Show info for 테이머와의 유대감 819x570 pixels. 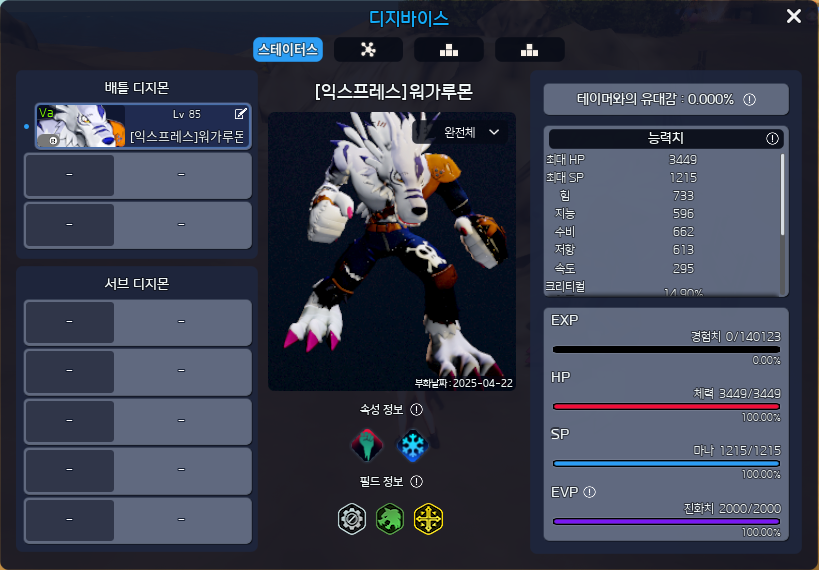[749, 99]
